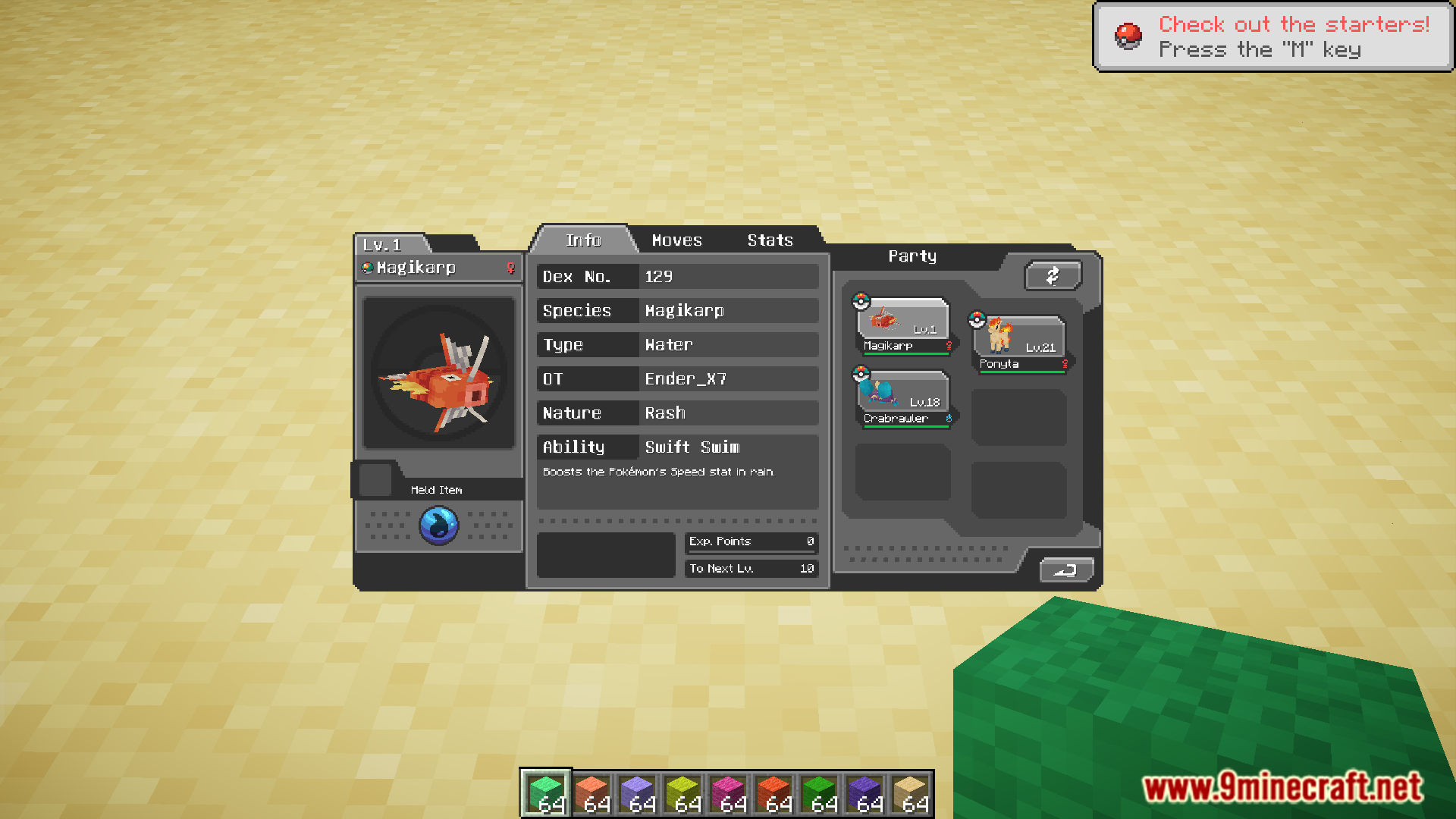Switch to the Info tab
Image resolution: width=1456 pixels, height=819 pixels.
(x=583, y=240)
